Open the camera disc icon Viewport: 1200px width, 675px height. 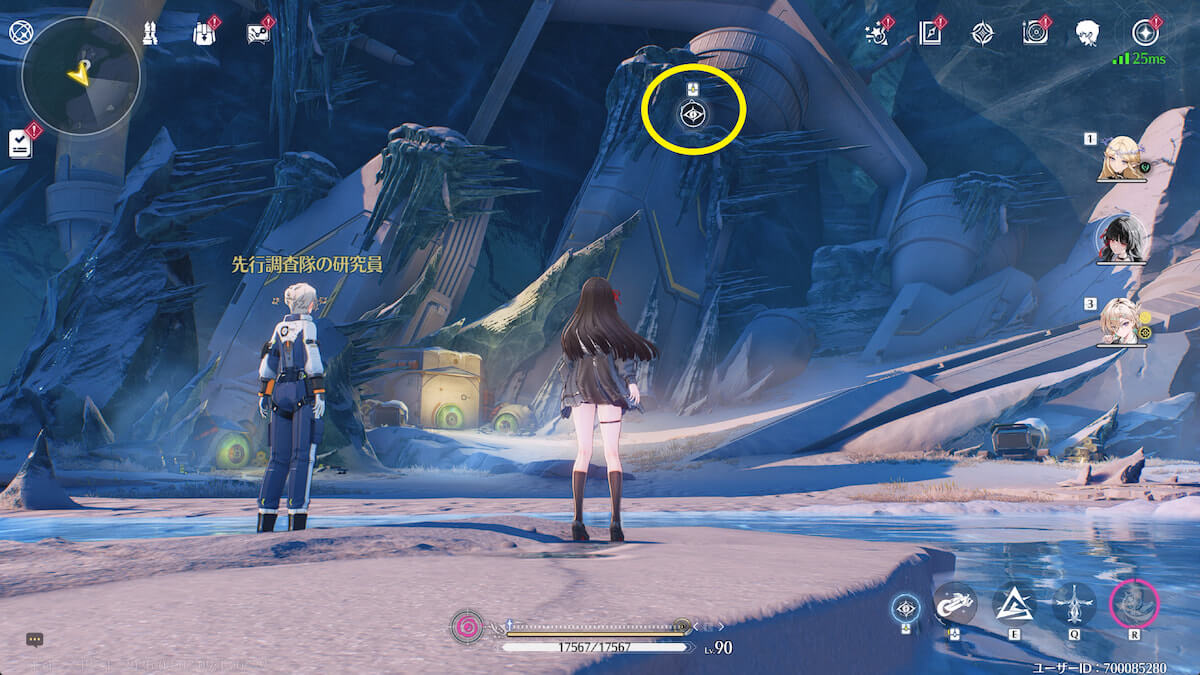click(1035, 33)
